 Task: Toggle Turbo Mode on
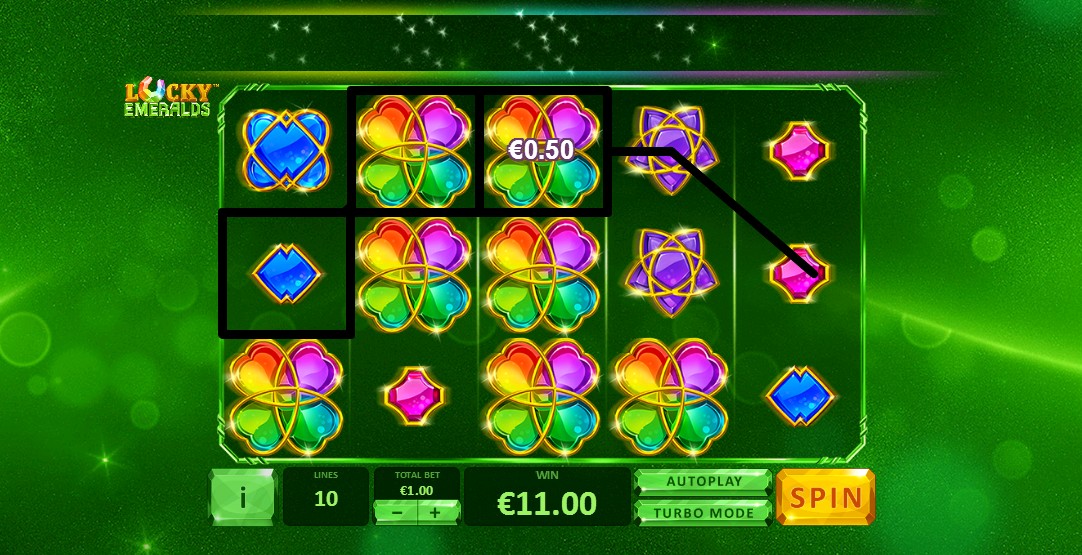pos(704,512)
